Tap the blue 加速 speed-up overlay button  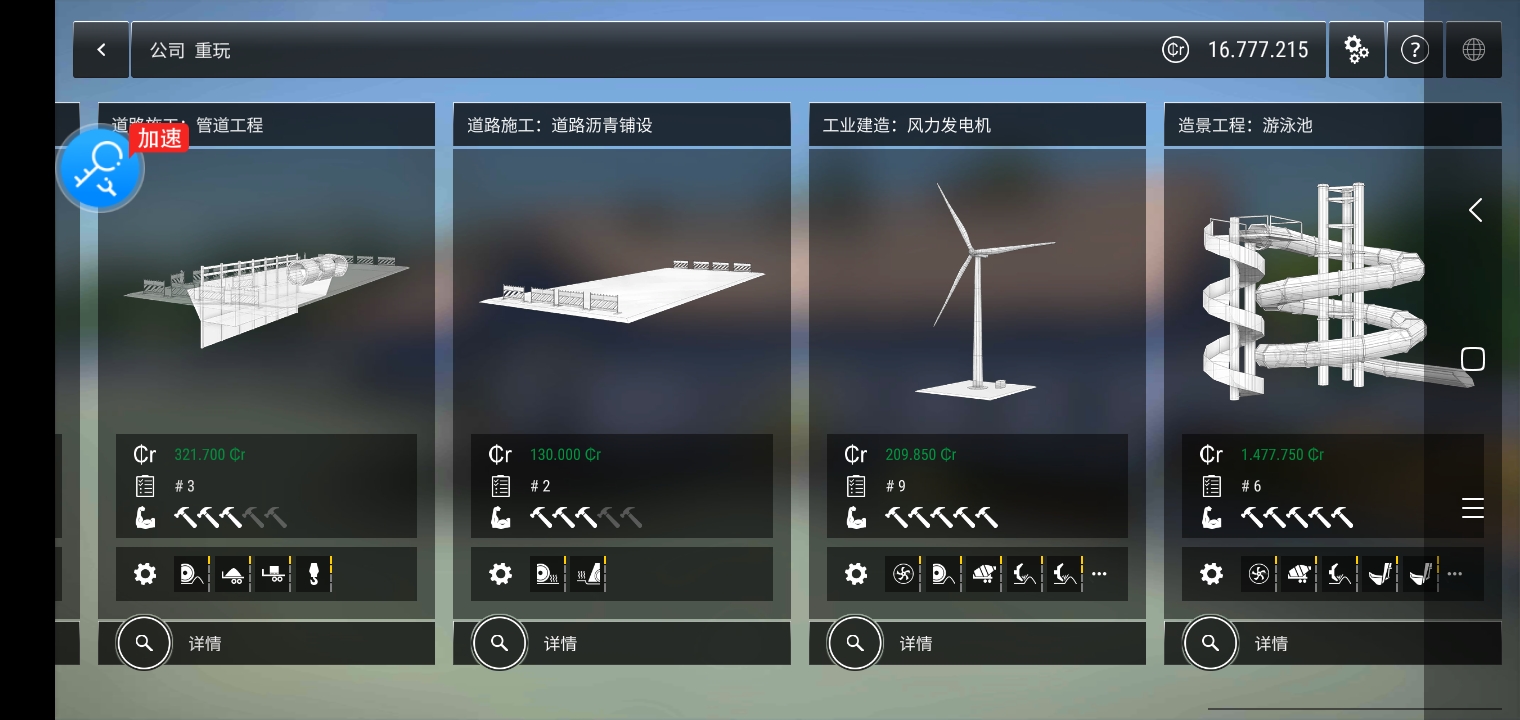[101, 168]
